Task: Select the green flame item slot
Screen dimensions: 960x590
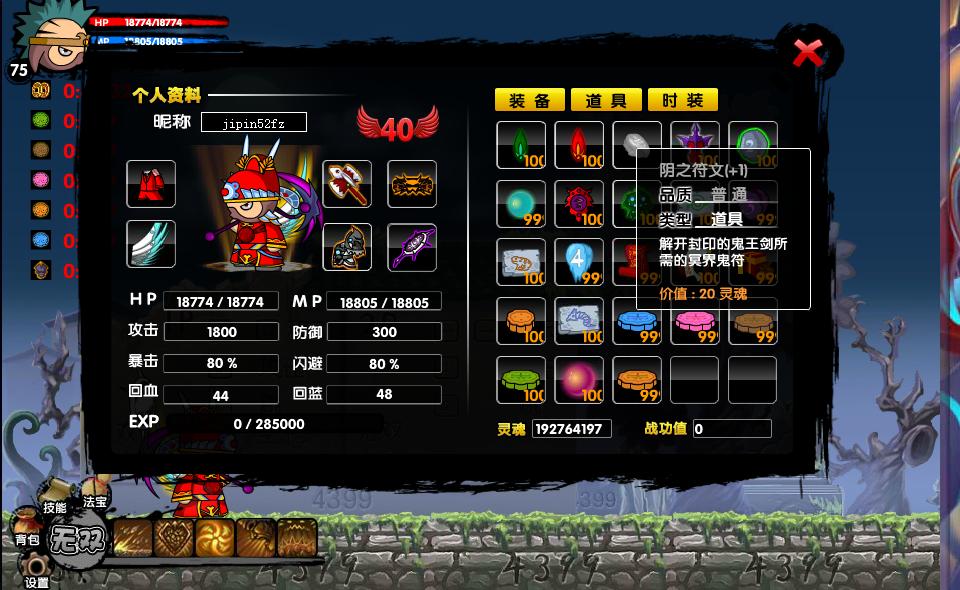Action: (x=521, y=145)
